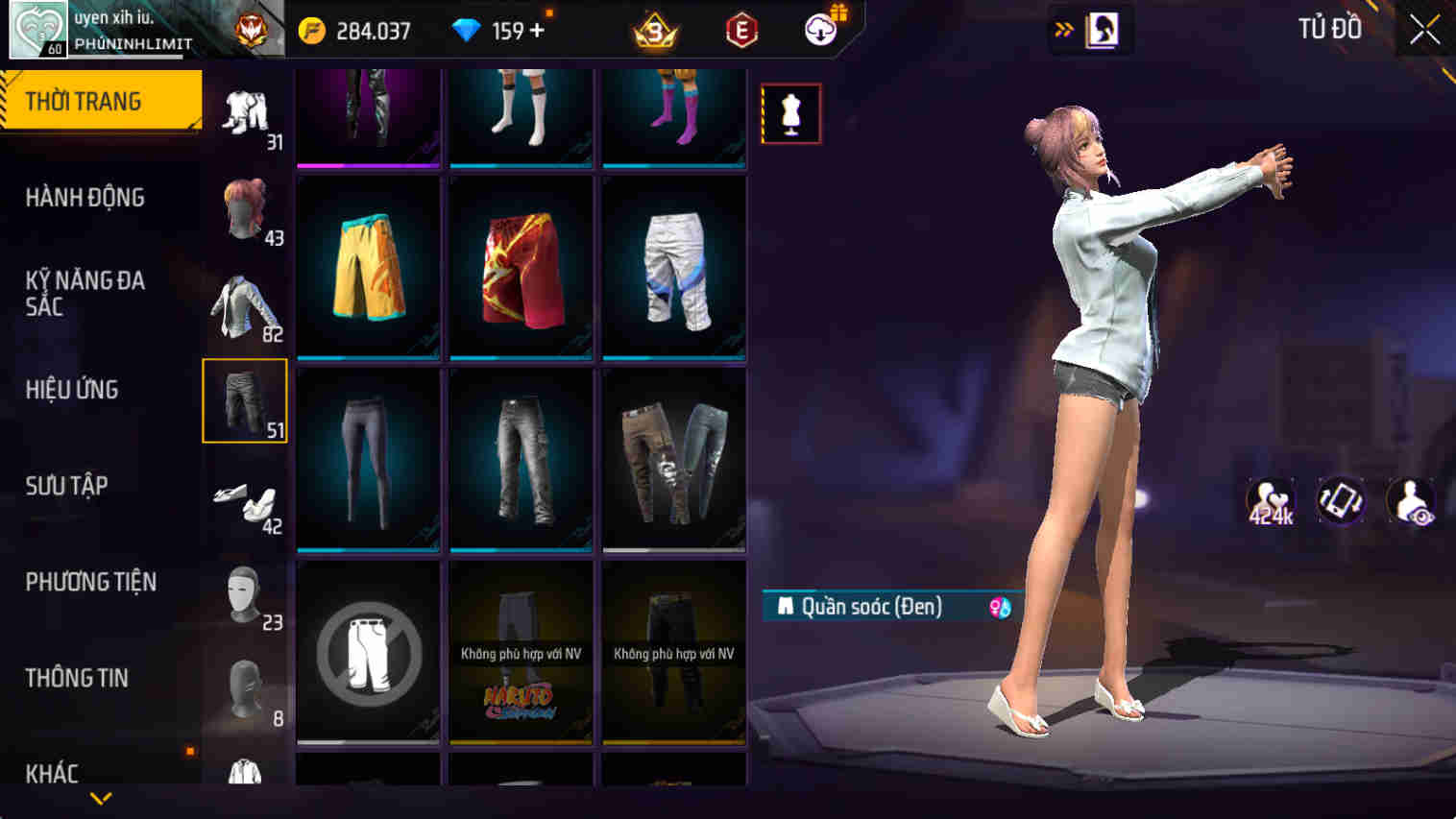The width and height of the screenshot is (1456, 819).
Task: Equip the yellow shorts thumbnail
Action: pyautogui.click(x=368, y=267)
